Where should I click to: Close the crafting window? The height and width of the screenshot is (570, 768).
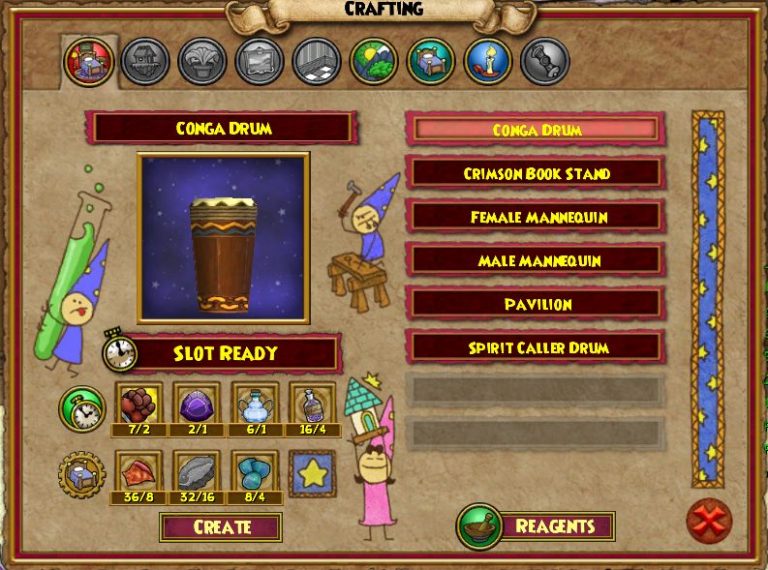click(709, 521)
